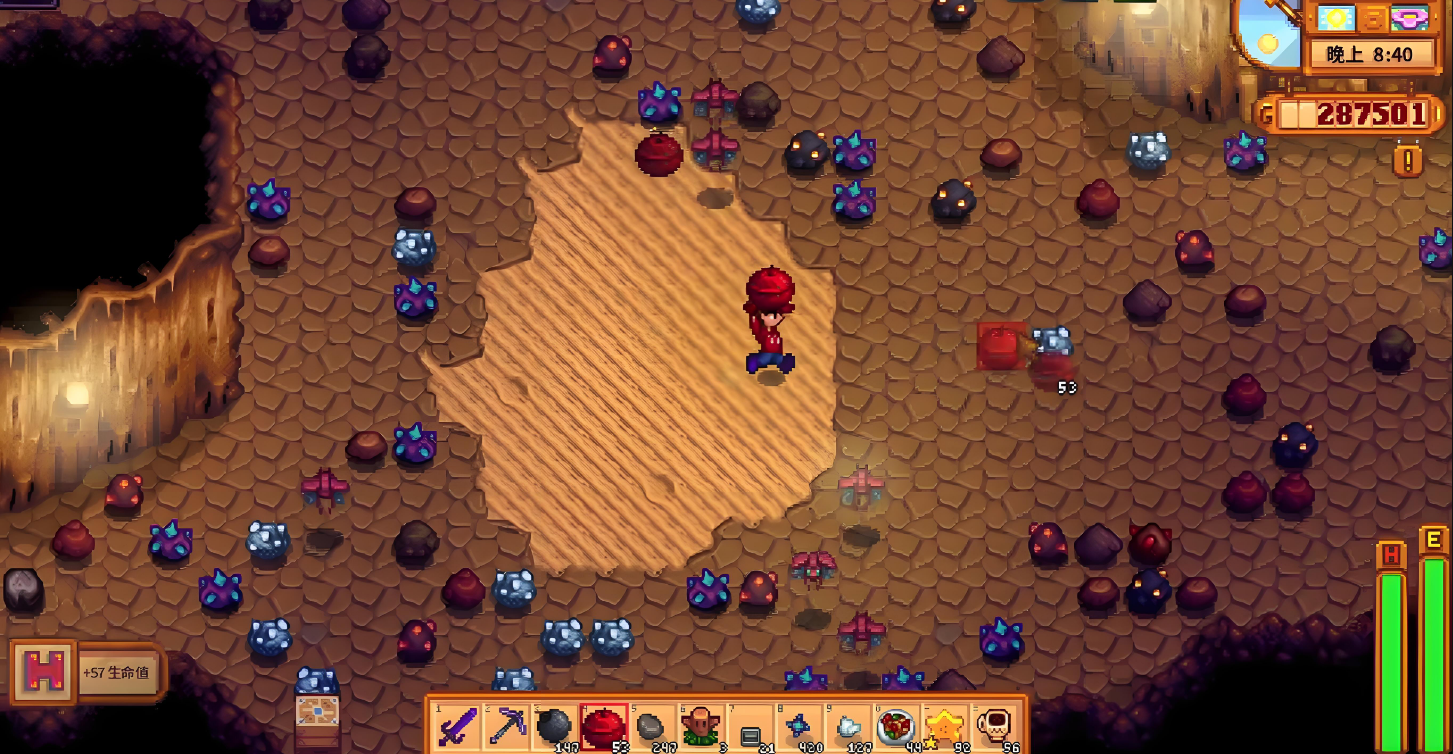Click the health buff icon
This screenshot has height=754, width=1453.
tap(43, 672)
